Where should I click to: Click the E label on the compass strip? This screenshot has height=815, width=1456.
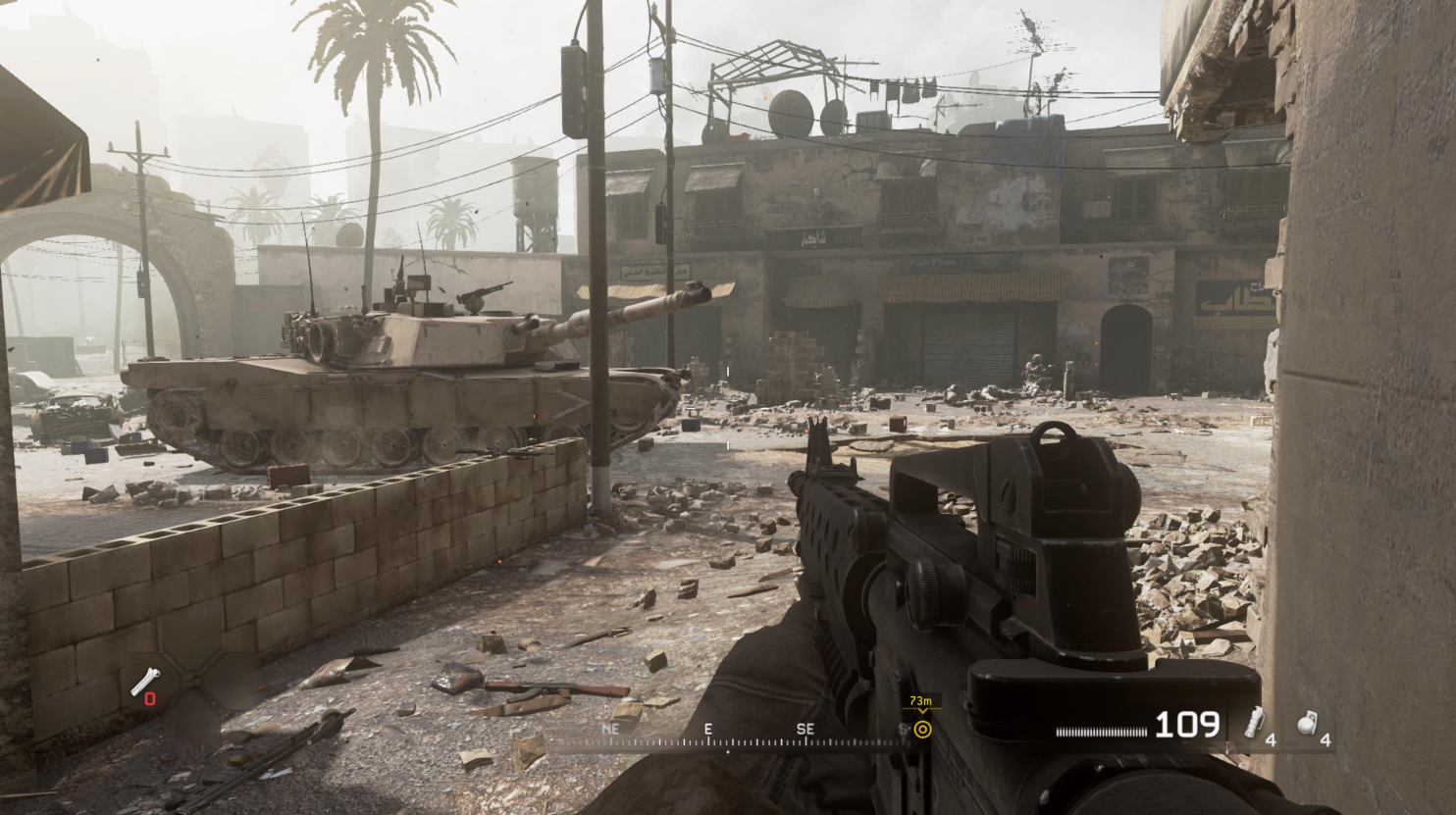(x=708, y=728)
